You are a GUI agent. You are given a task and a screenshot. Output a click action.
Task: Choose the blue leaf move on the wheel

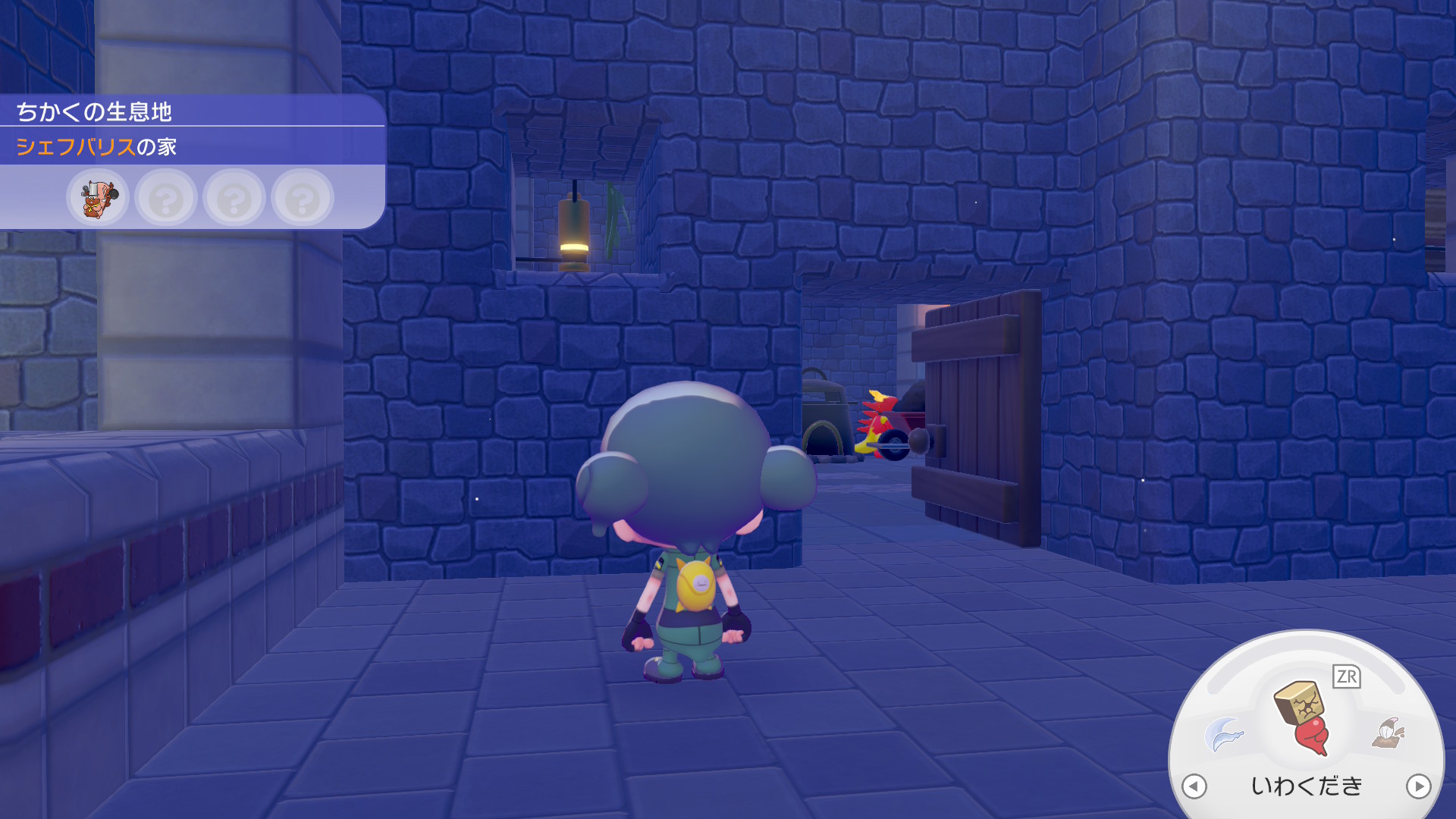(x=1223, y=733)
